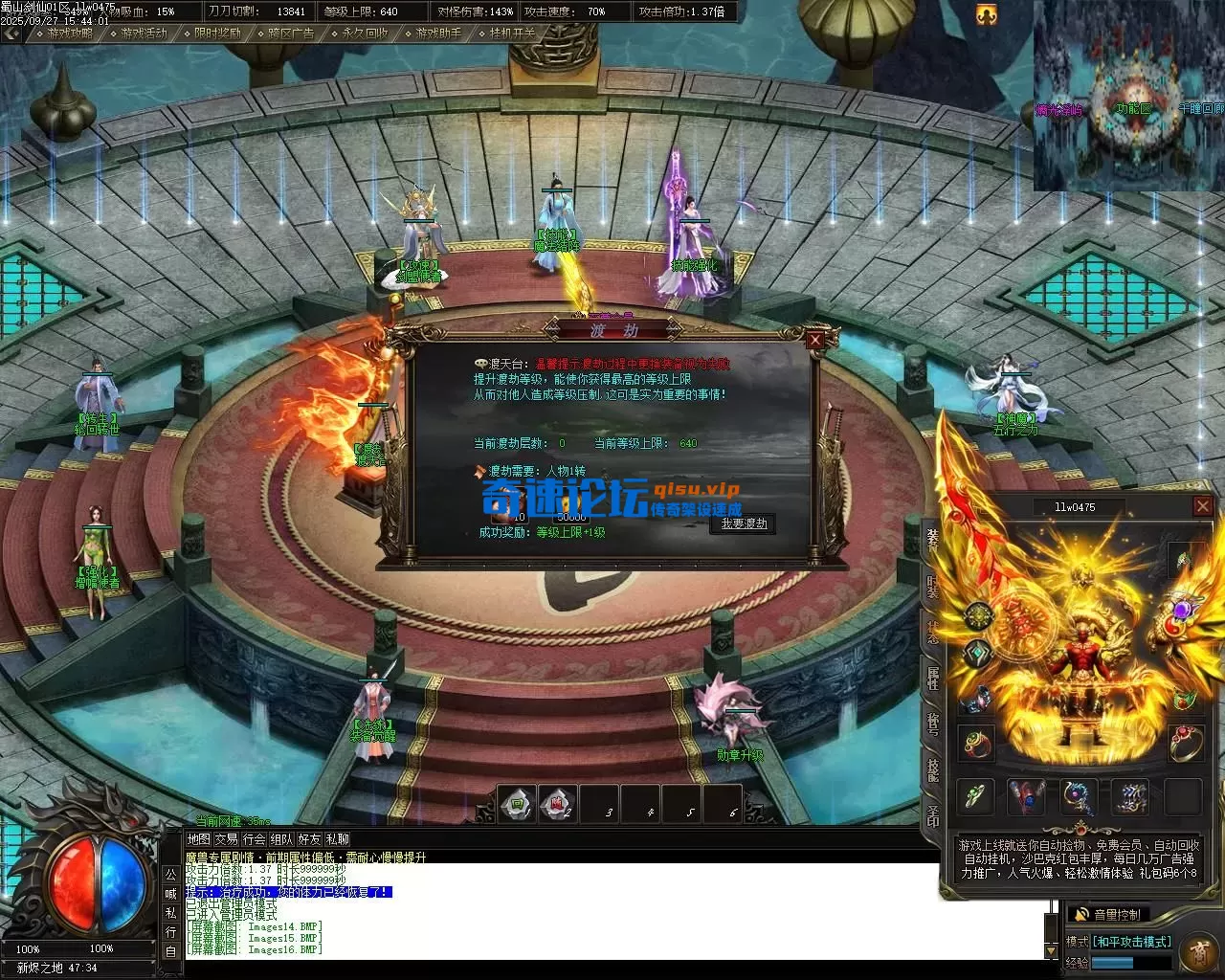Open the 永久回收 menu
The width and height of the screenshot is (1225, 980).
tap(365, 33)
